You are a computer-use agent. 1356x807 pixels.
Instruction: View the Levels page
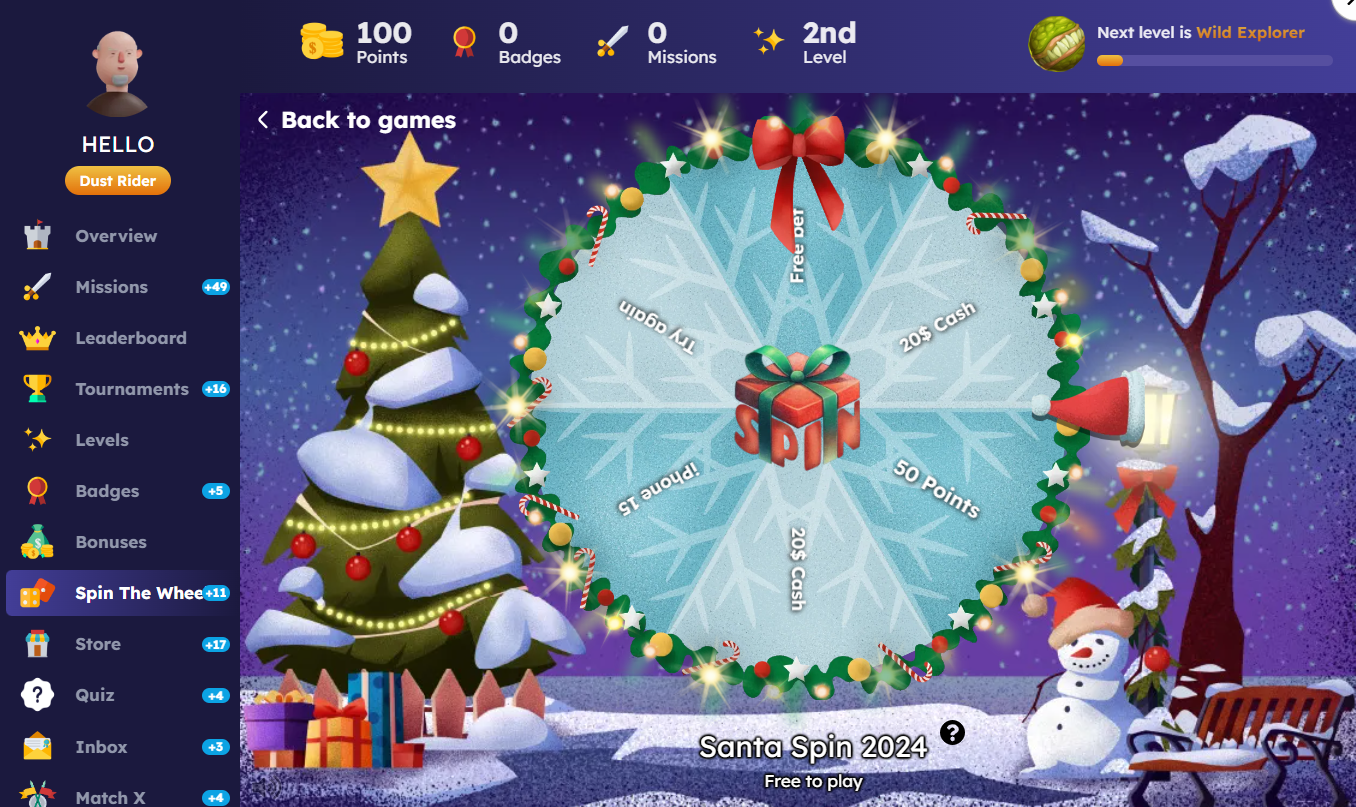pos(102,440)
